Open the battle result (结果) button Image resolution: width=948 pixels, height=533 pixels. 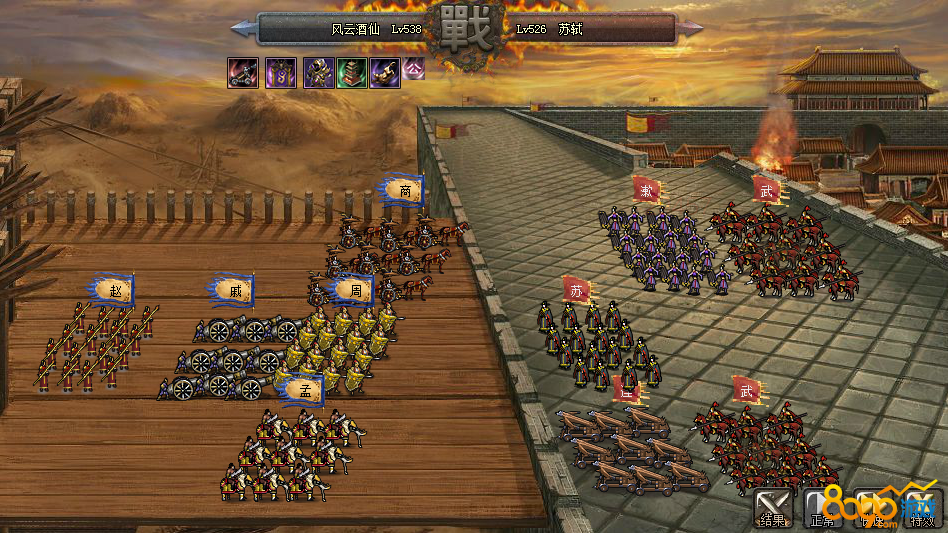(x=773, y=507)
